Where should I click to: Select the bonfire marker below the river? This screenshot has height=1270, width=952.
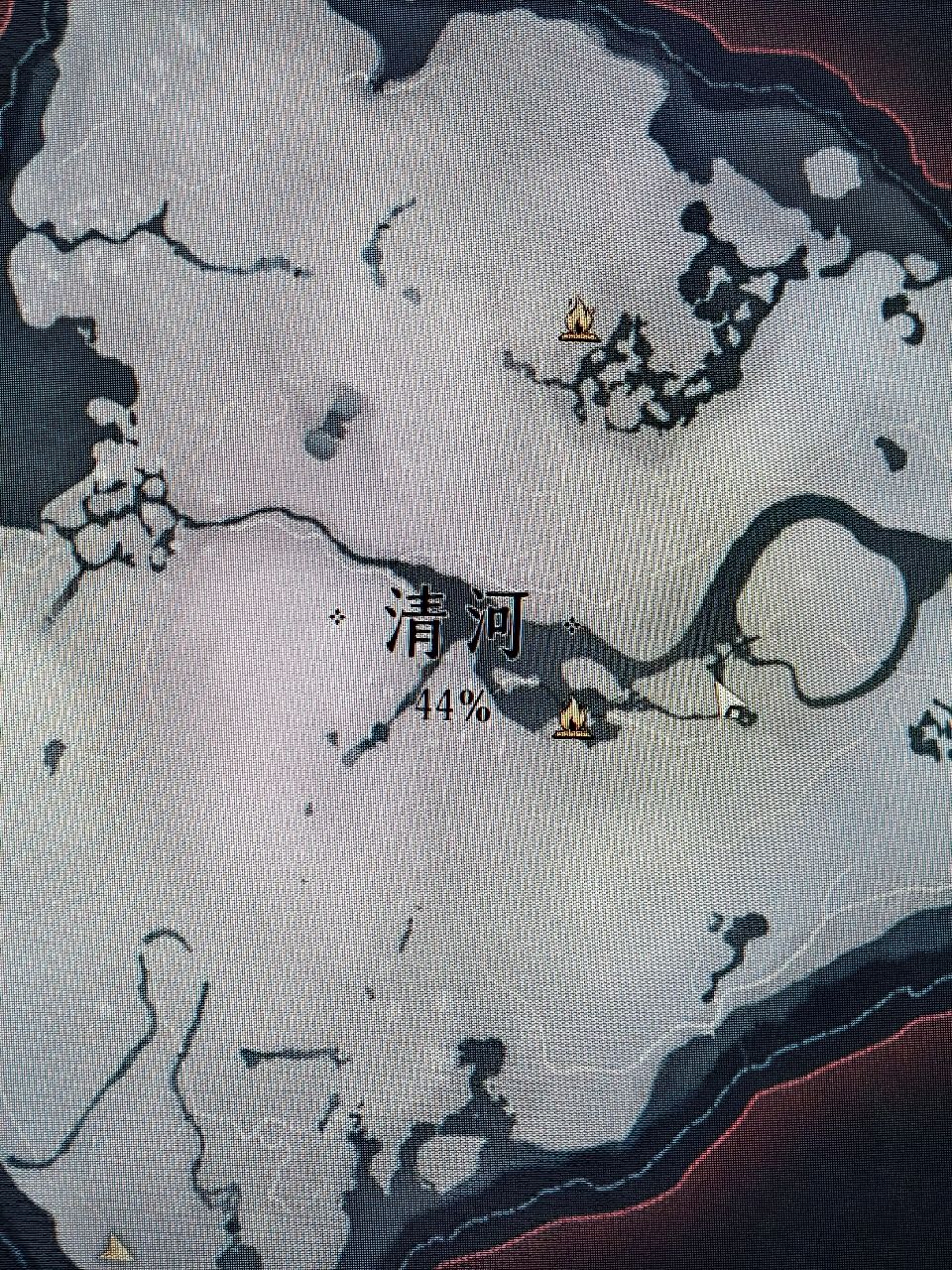pyautogui.click(x=572, y=718)
